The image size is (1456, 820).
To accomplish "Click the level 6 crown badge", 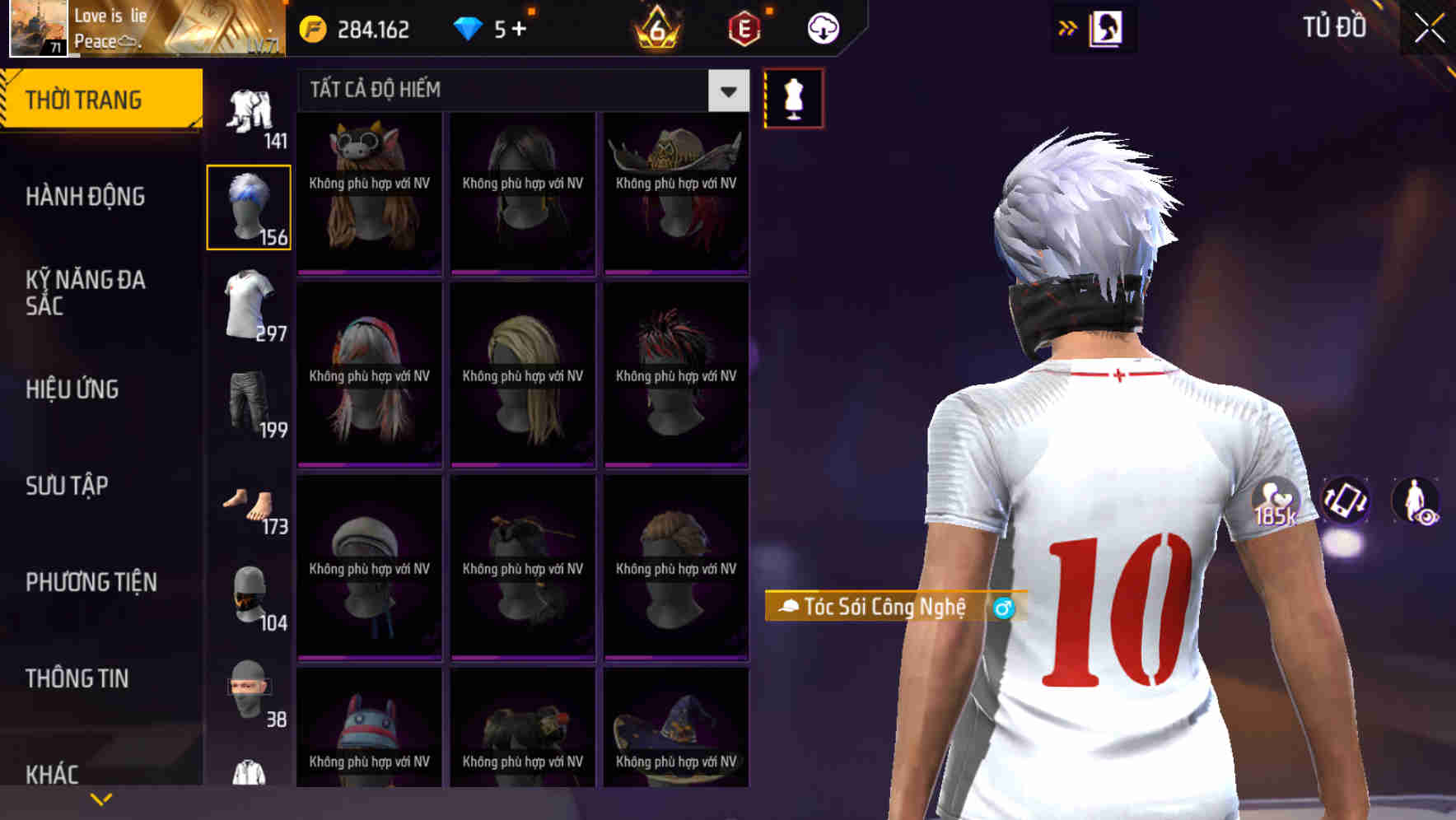I will point(655,27).
